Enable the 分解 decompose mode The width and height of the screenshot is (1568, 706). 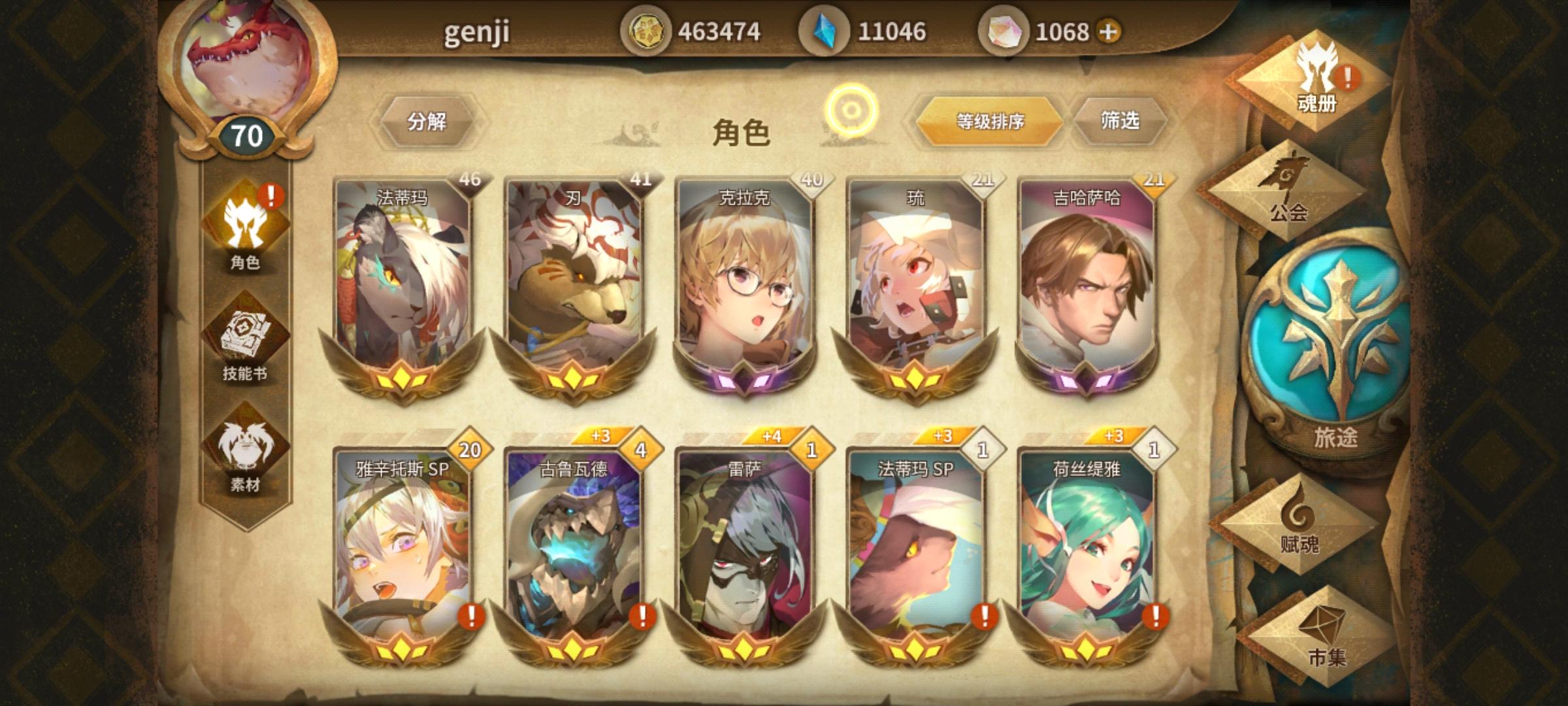(x=428, y=121)
